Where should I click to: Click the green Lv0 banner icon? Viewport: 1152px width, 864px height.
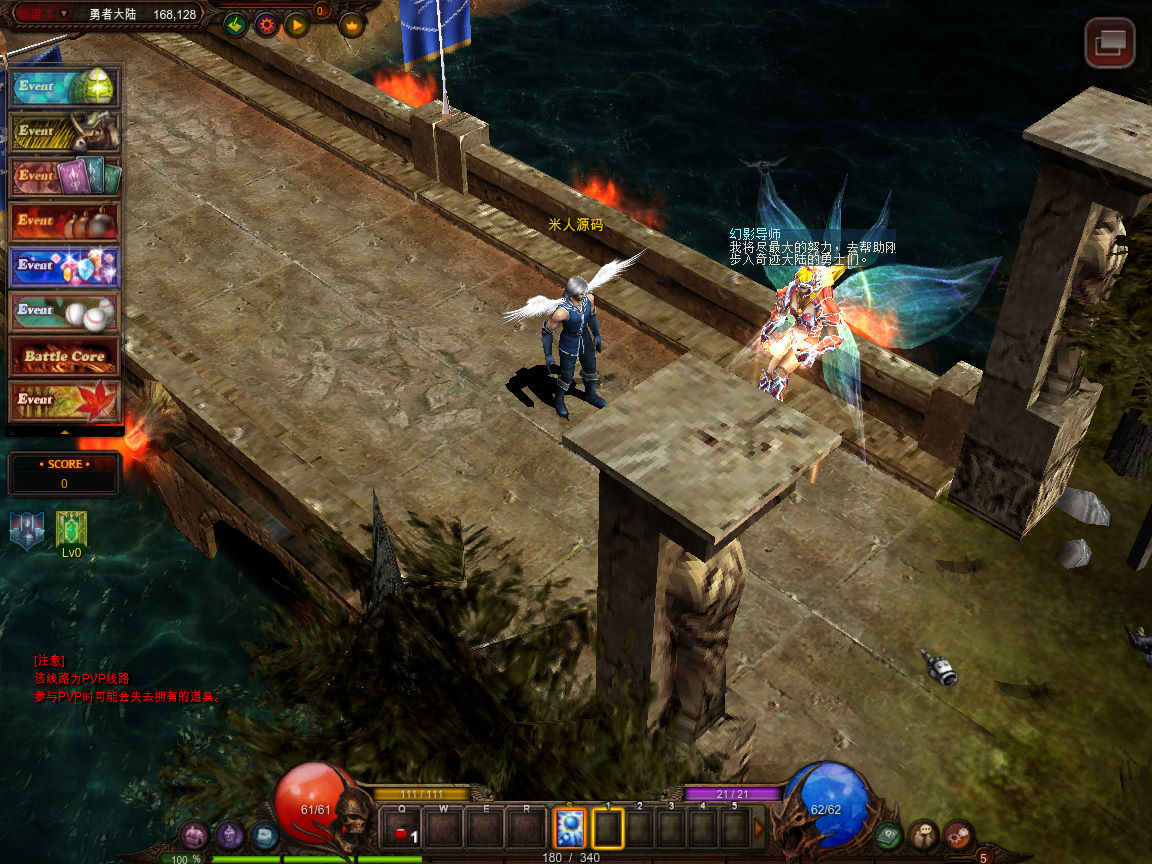71,529
